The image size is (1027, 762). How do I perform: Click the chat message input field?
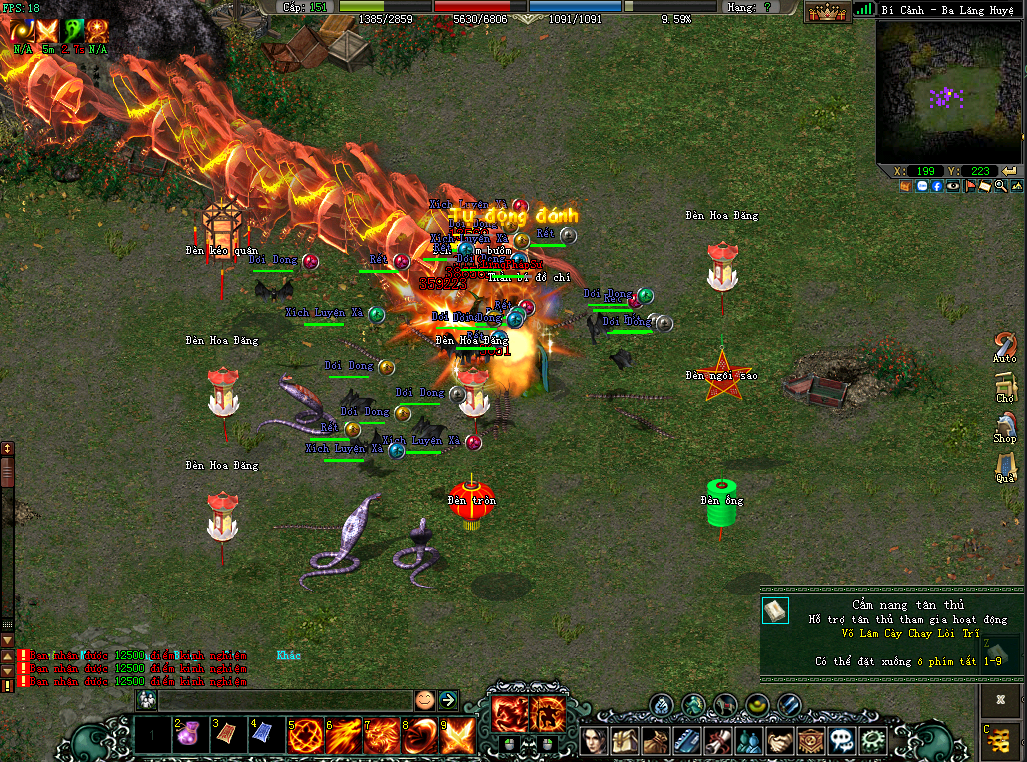(285, 700)
